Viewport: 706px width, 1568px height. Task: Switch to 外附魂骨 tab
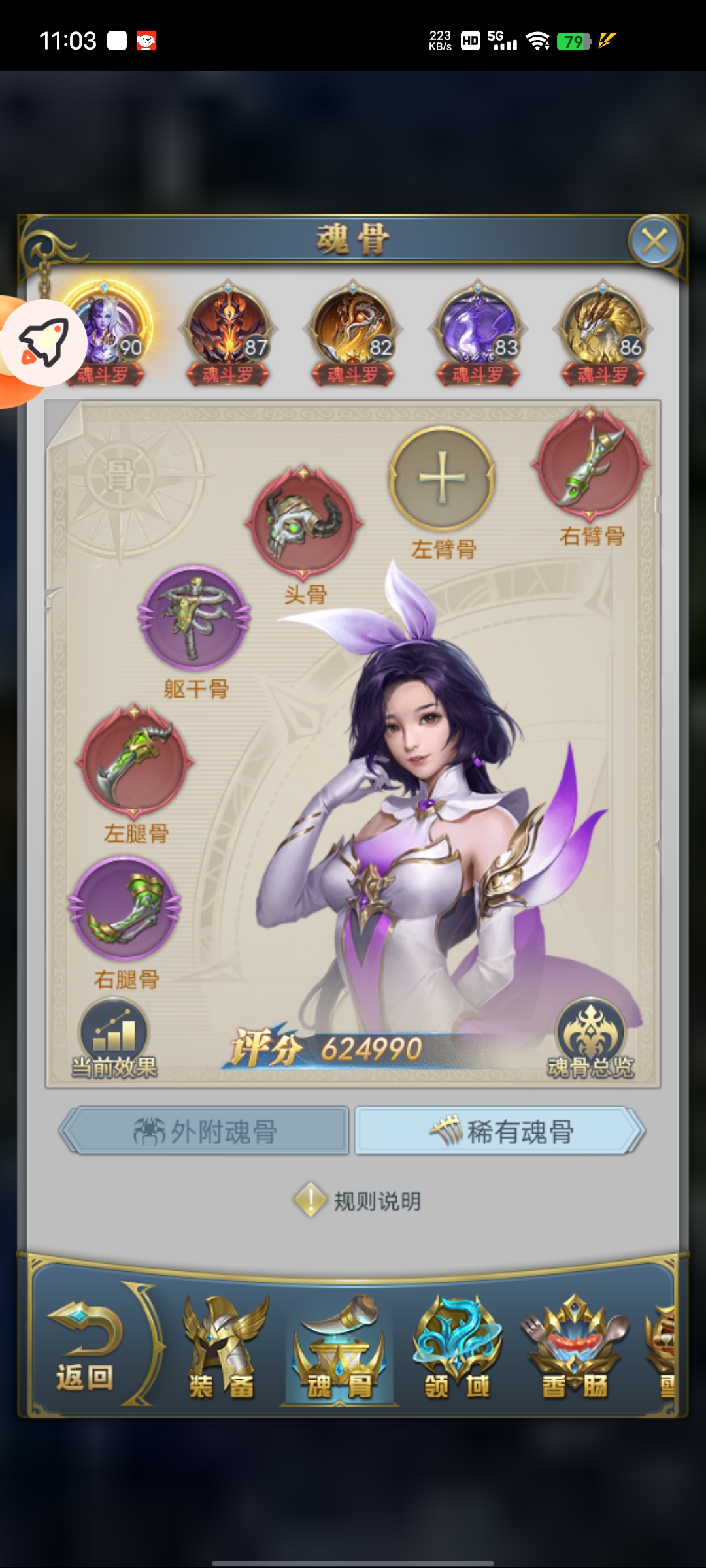204,1131
